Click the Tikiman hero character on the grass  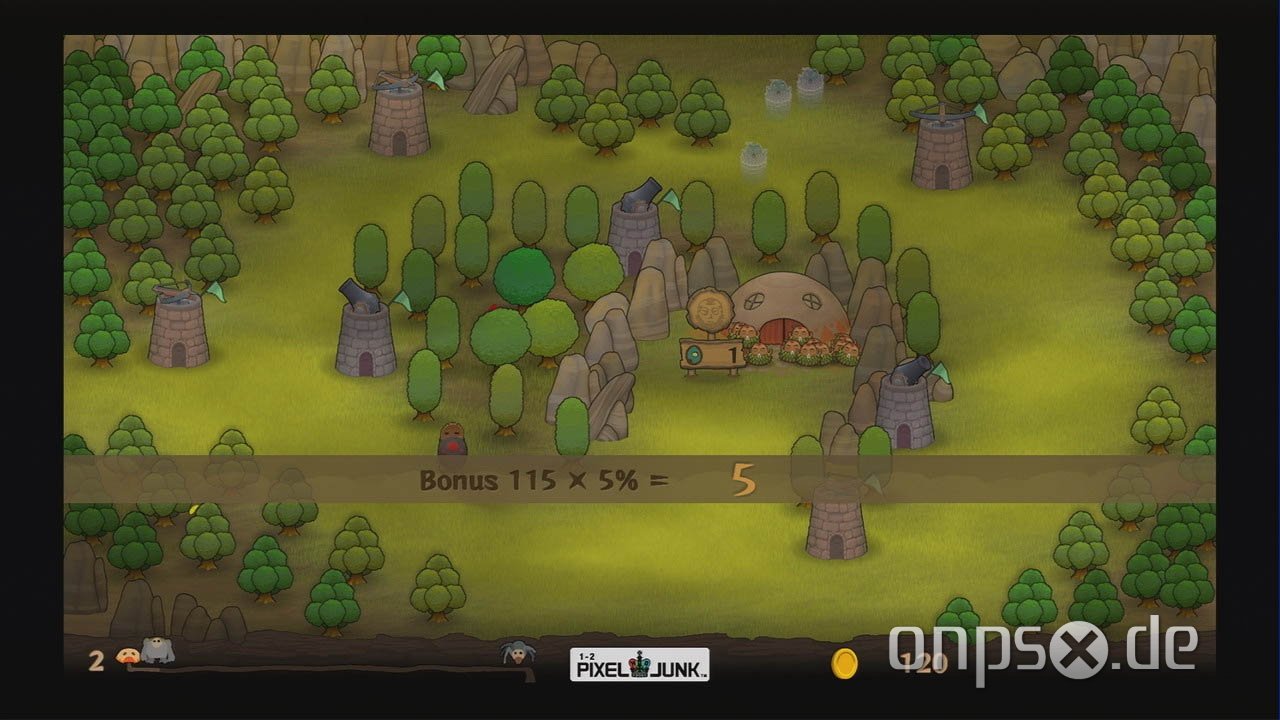click(452, 437)
